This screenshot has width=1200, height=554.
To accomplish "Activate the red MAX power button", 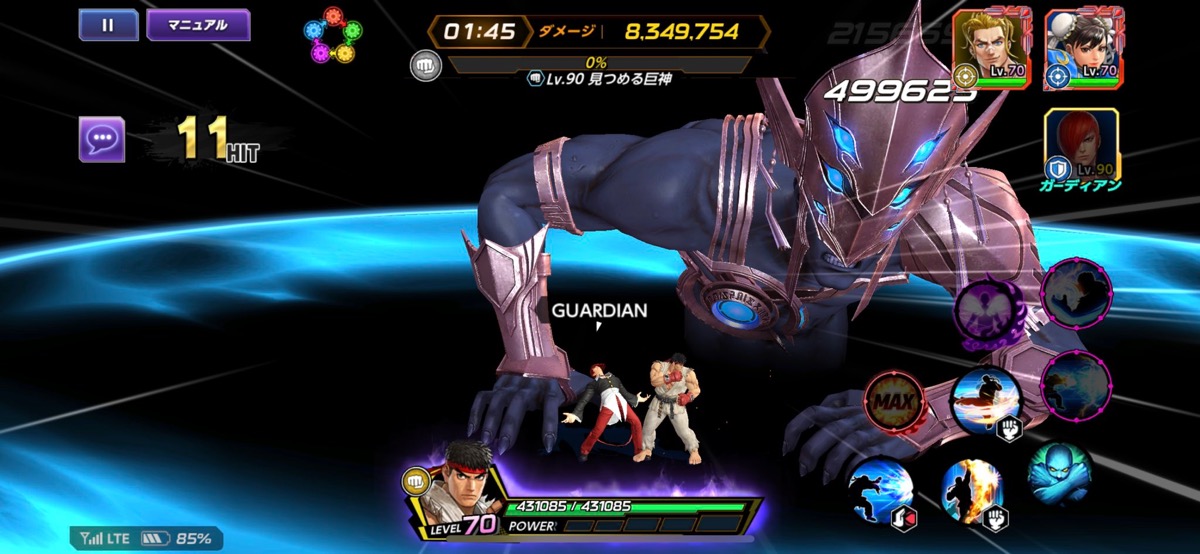I will click(x=894, y=400).
